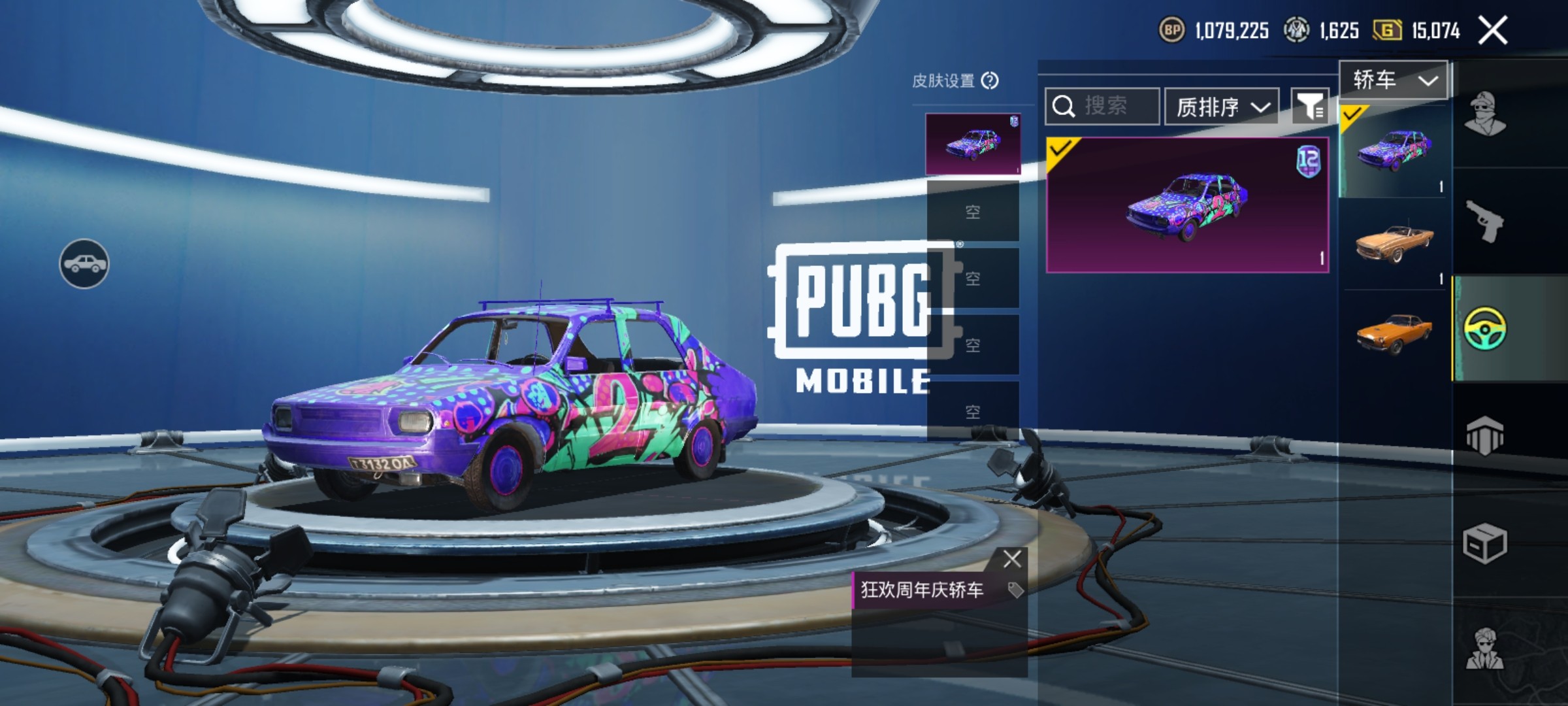Screen dimensions: 1568x706
Task: Choose the orange convertible car thumbnail
Action: 1394,243
